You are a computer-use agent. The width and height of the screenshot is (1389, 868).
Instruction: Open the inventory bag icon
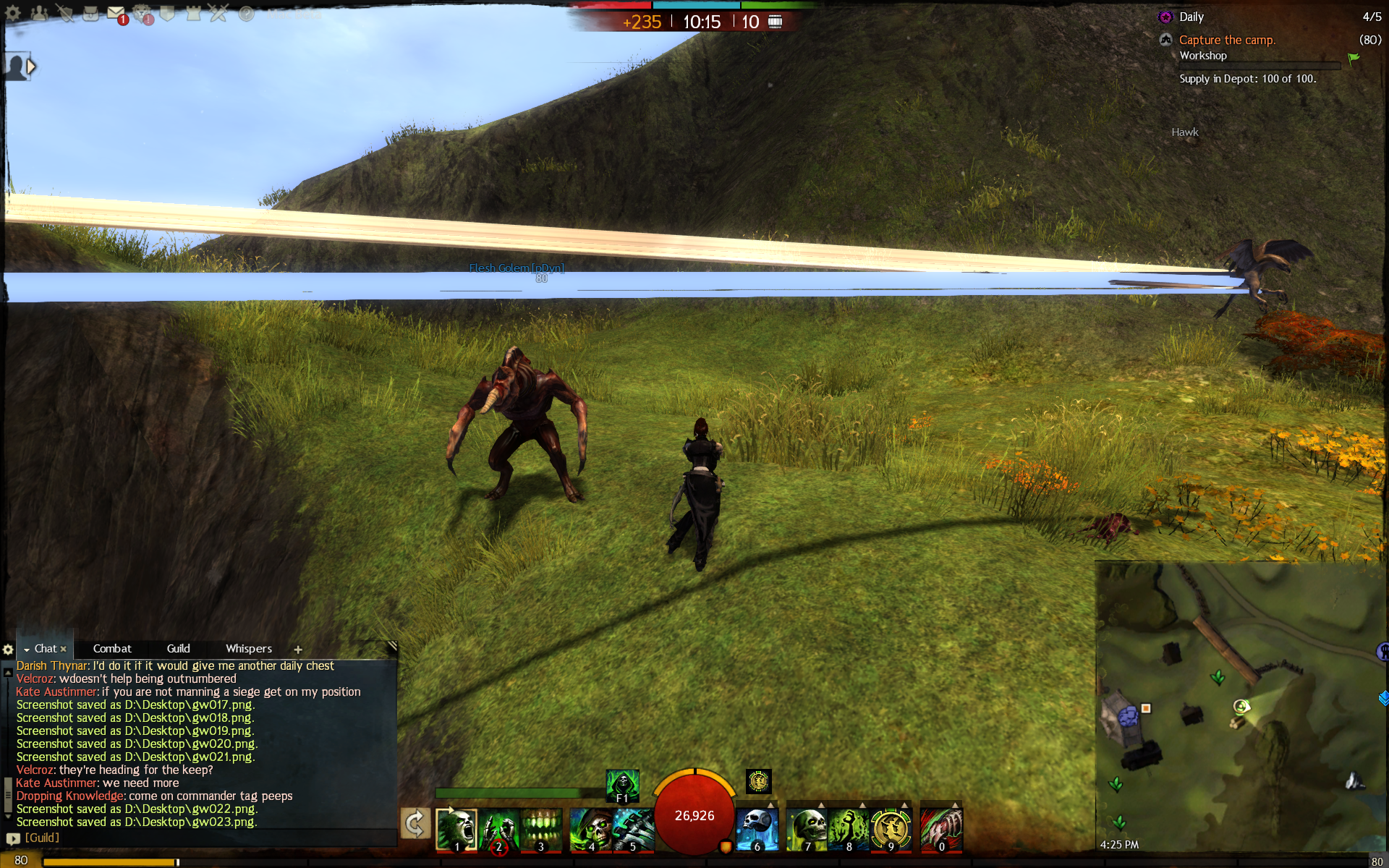point(90,13)
